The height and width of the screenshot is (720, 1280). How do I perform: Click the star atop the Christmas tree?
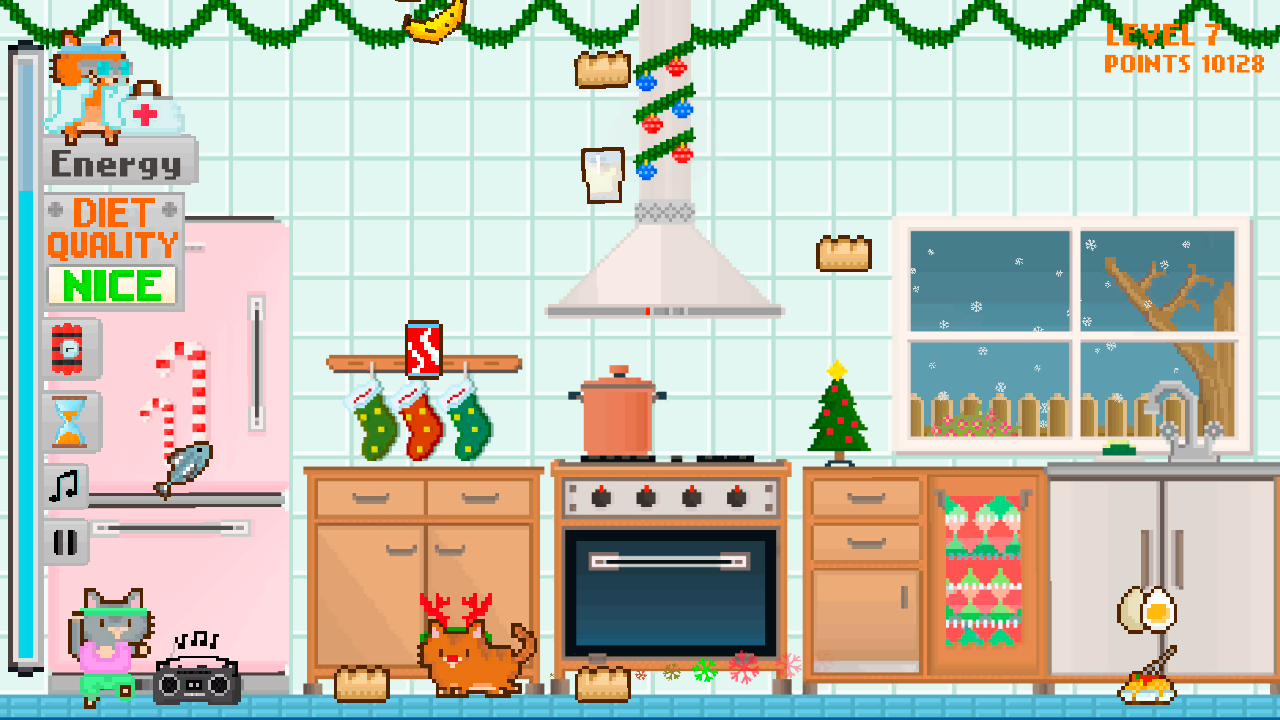(835, 368)
